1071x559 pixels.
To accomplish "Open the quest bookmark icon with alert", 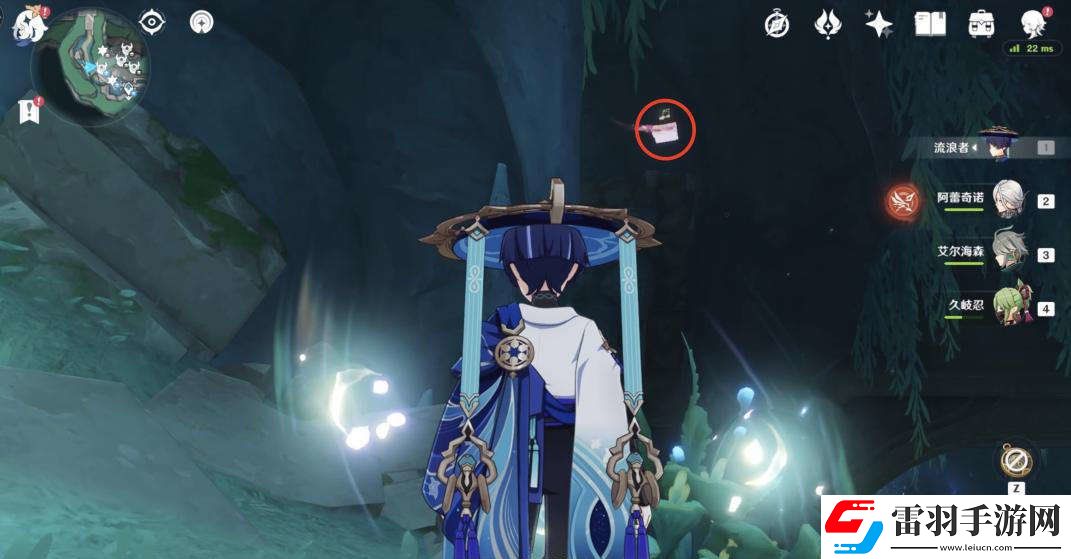I will tap(29, 111).
